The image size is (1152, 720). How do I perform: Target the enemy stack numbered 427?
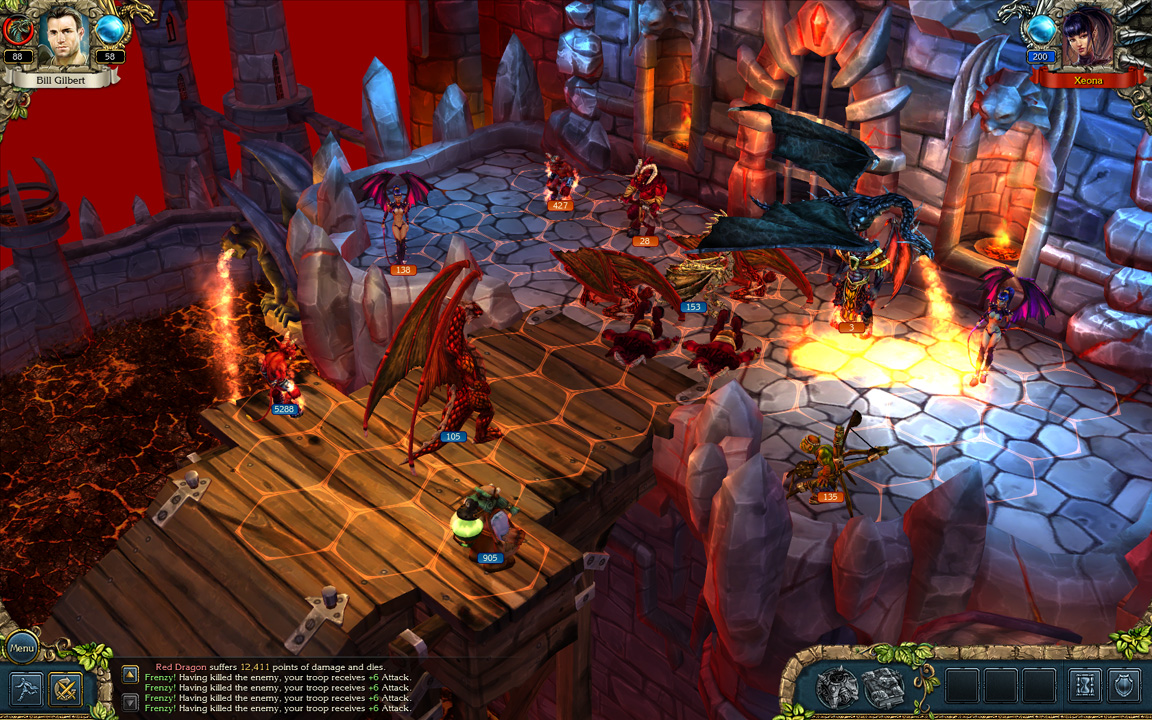point(561,180)
